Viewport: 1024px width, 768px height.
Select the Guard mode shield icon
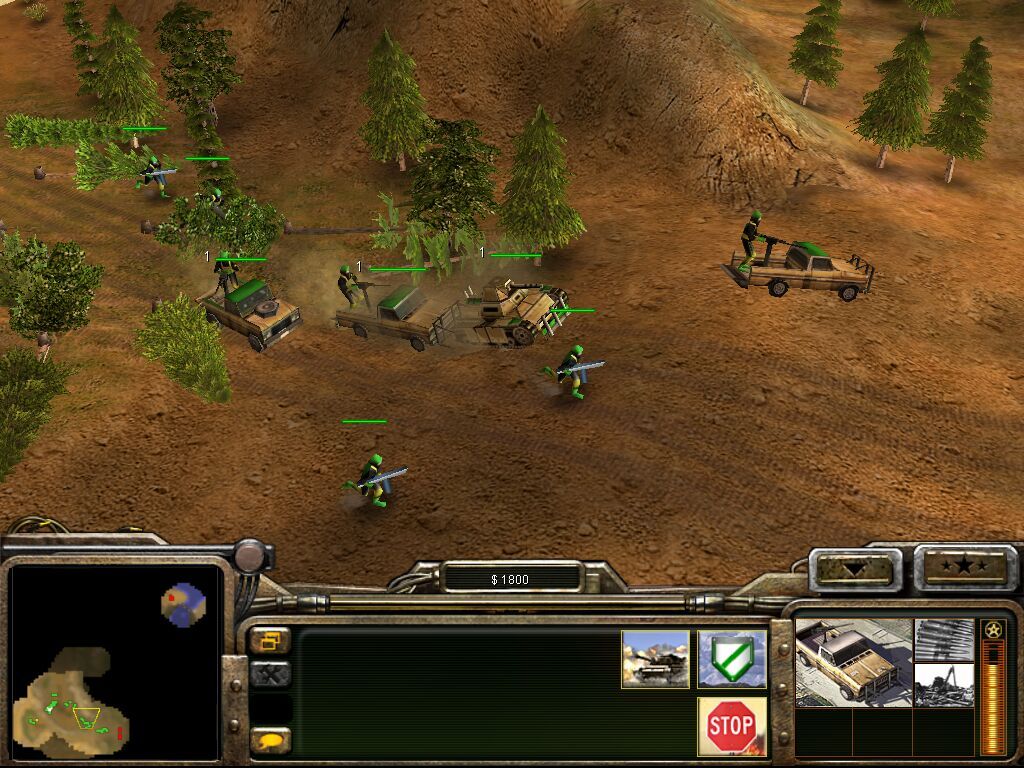[x=731, y=659]
